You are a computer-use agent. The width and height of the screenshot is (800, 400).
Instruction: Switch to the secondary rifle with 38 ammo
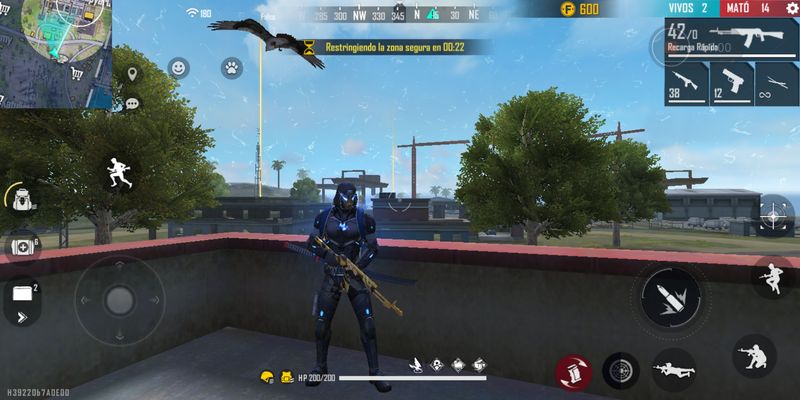click(686, 84)
